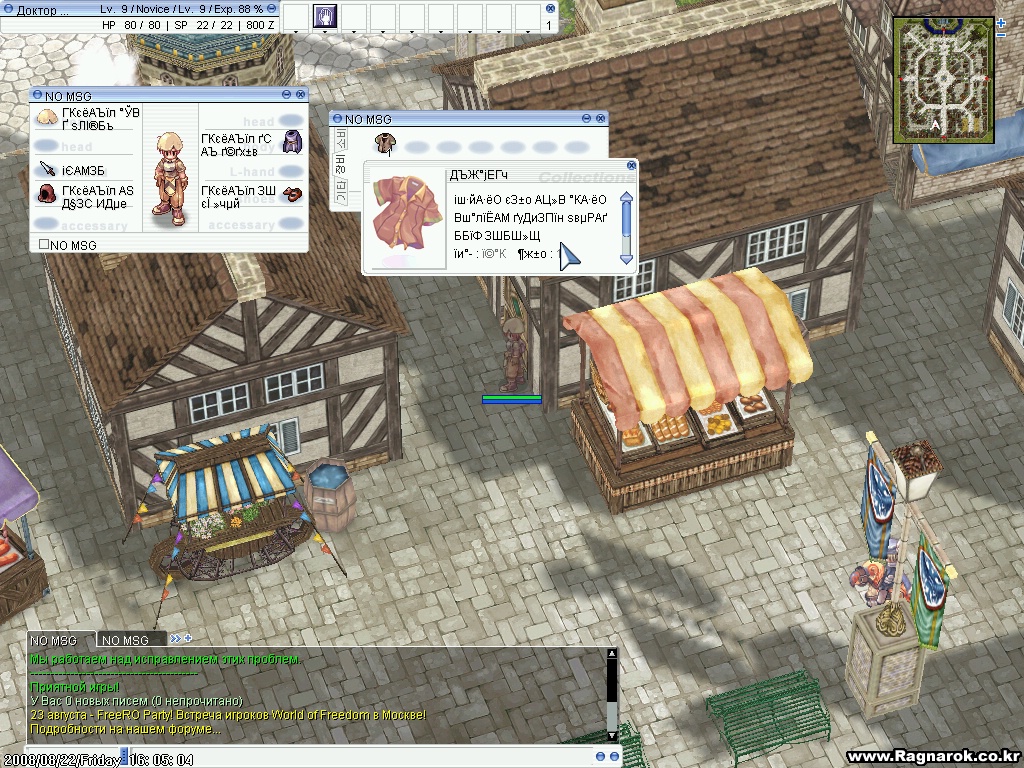Select the red hood garment slot

(47, 193)
